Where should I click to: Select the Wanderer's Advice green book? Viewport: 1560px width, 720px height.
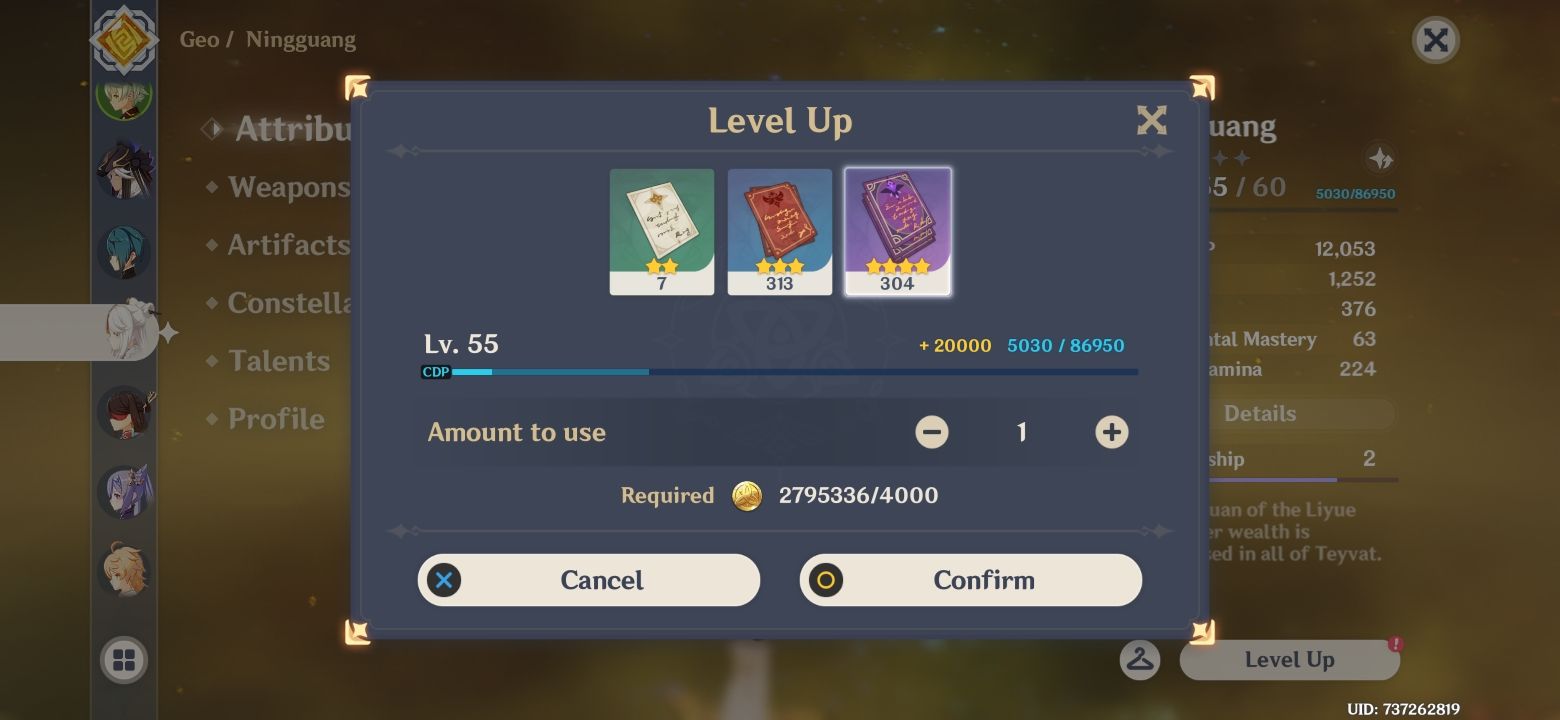click(x=661, y=231)
